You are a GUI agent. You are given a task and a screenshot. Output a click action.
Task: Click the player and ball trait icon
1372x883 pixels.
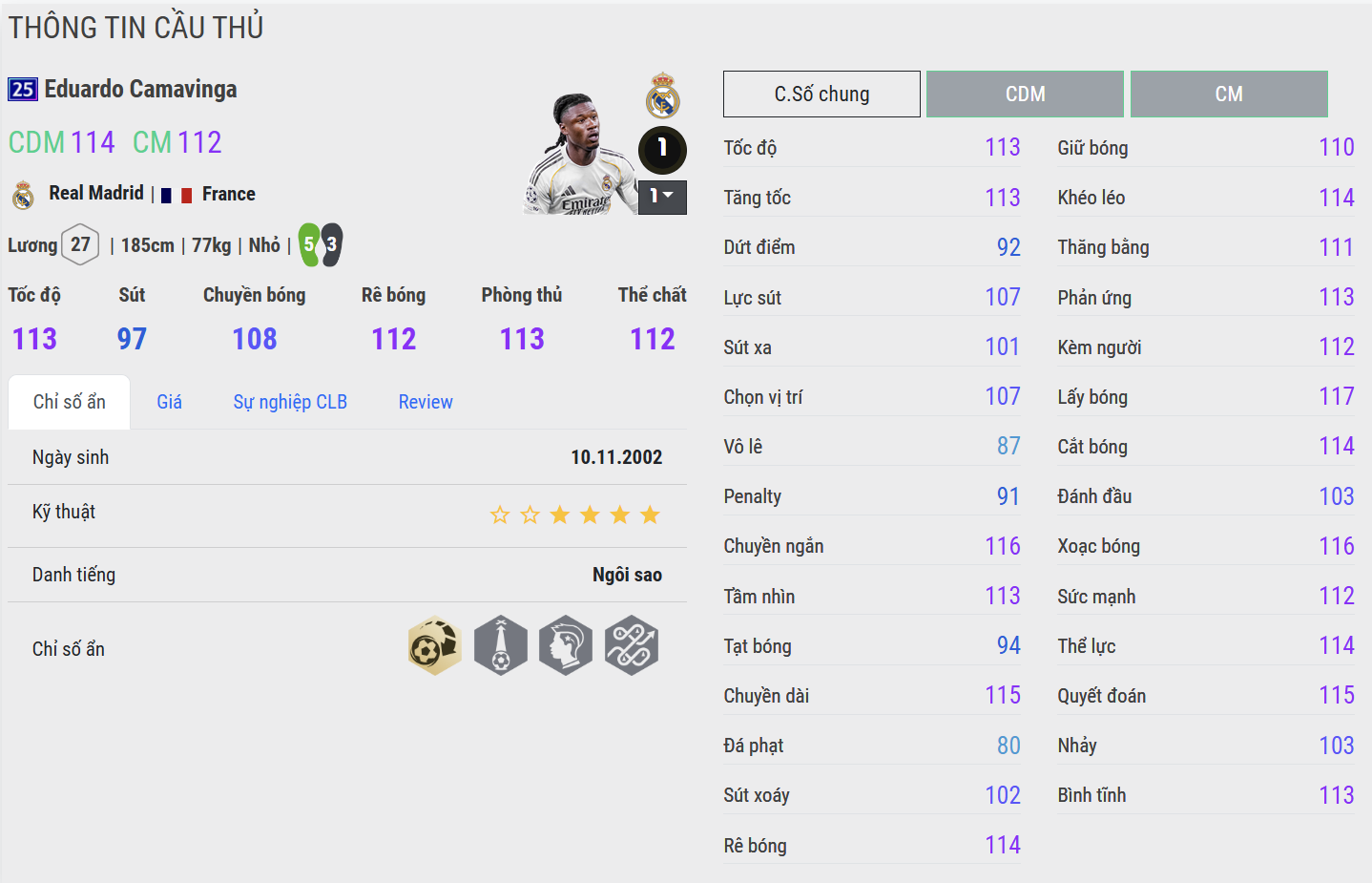click(501, 646)
